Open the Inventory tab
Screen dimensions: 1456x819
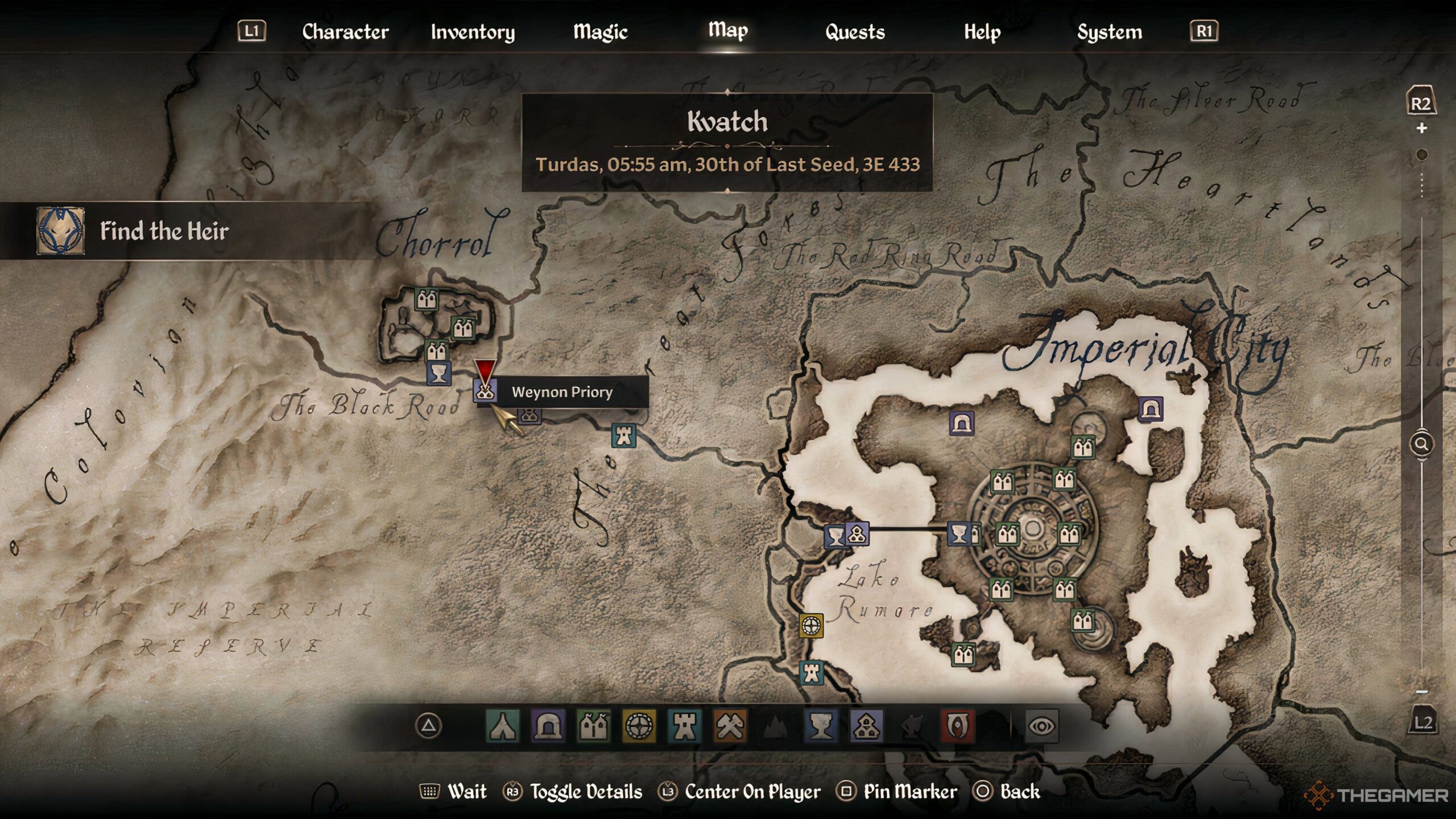(x=473, y=32)
